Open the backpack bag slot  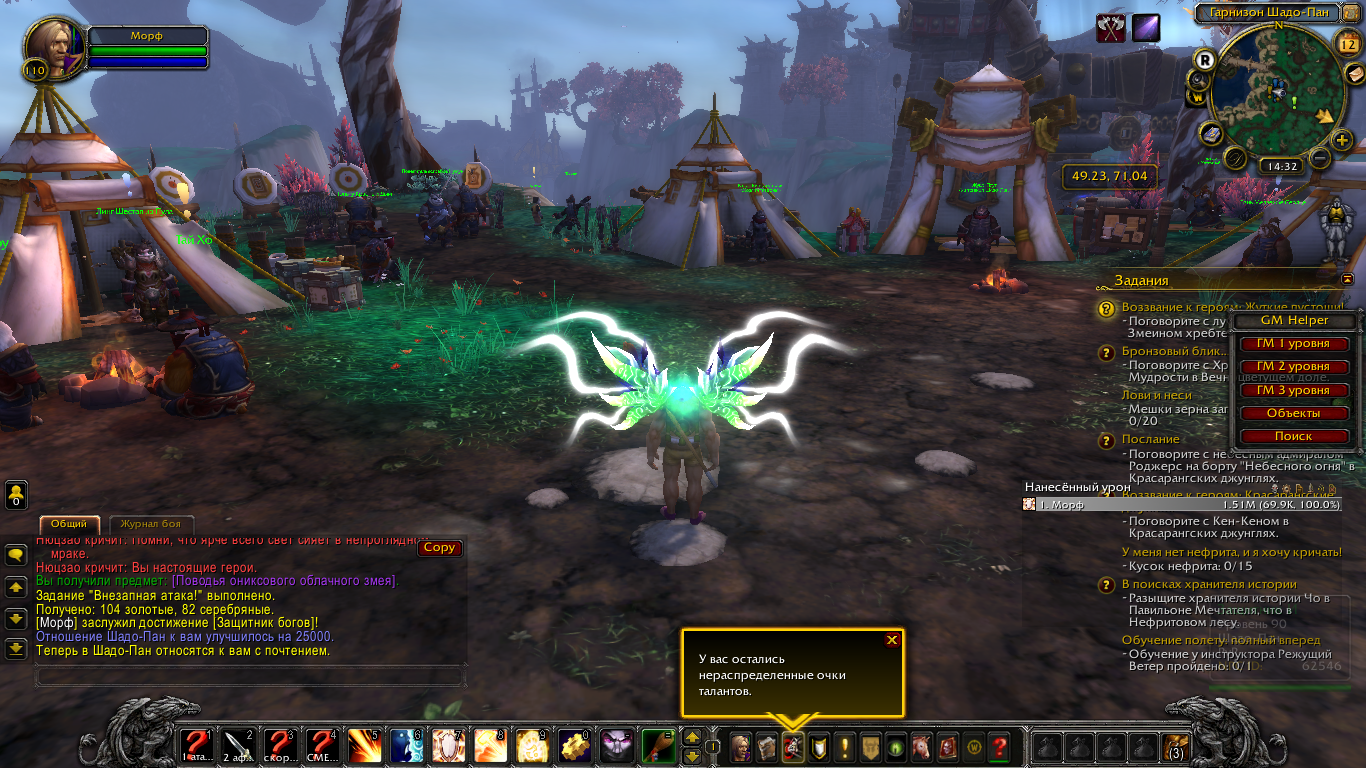pos(1174,746)
